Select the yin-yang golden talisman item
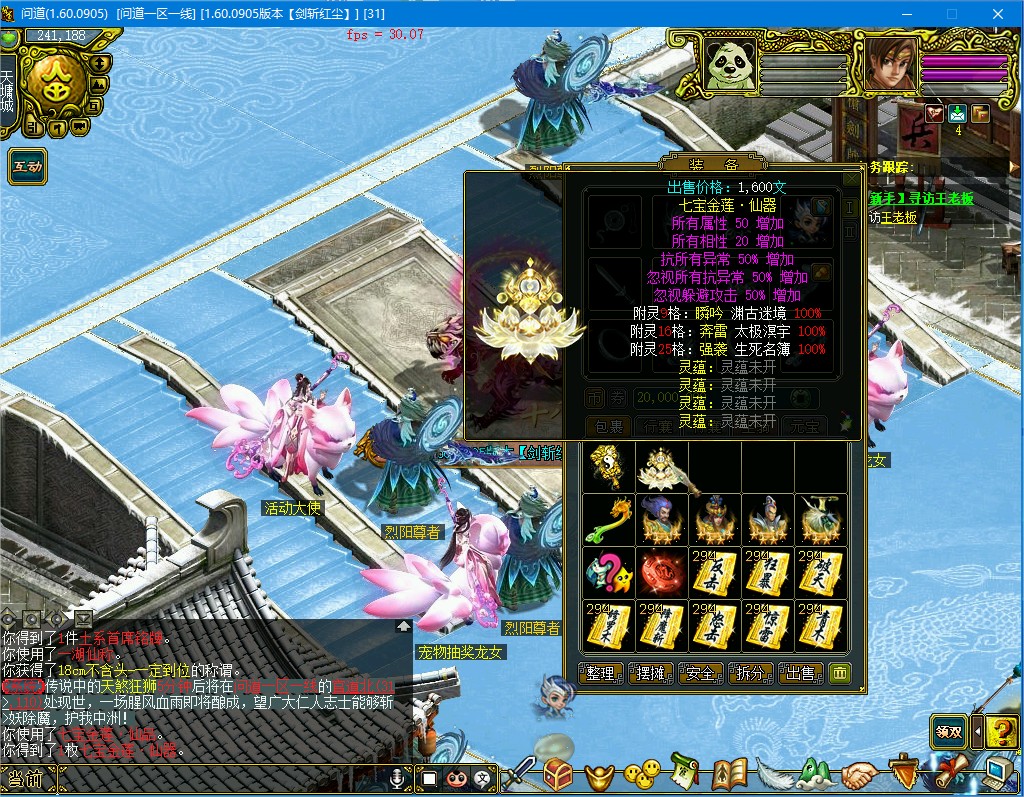Viewport: 1024px width, 797px height. [x=608, y=466]
